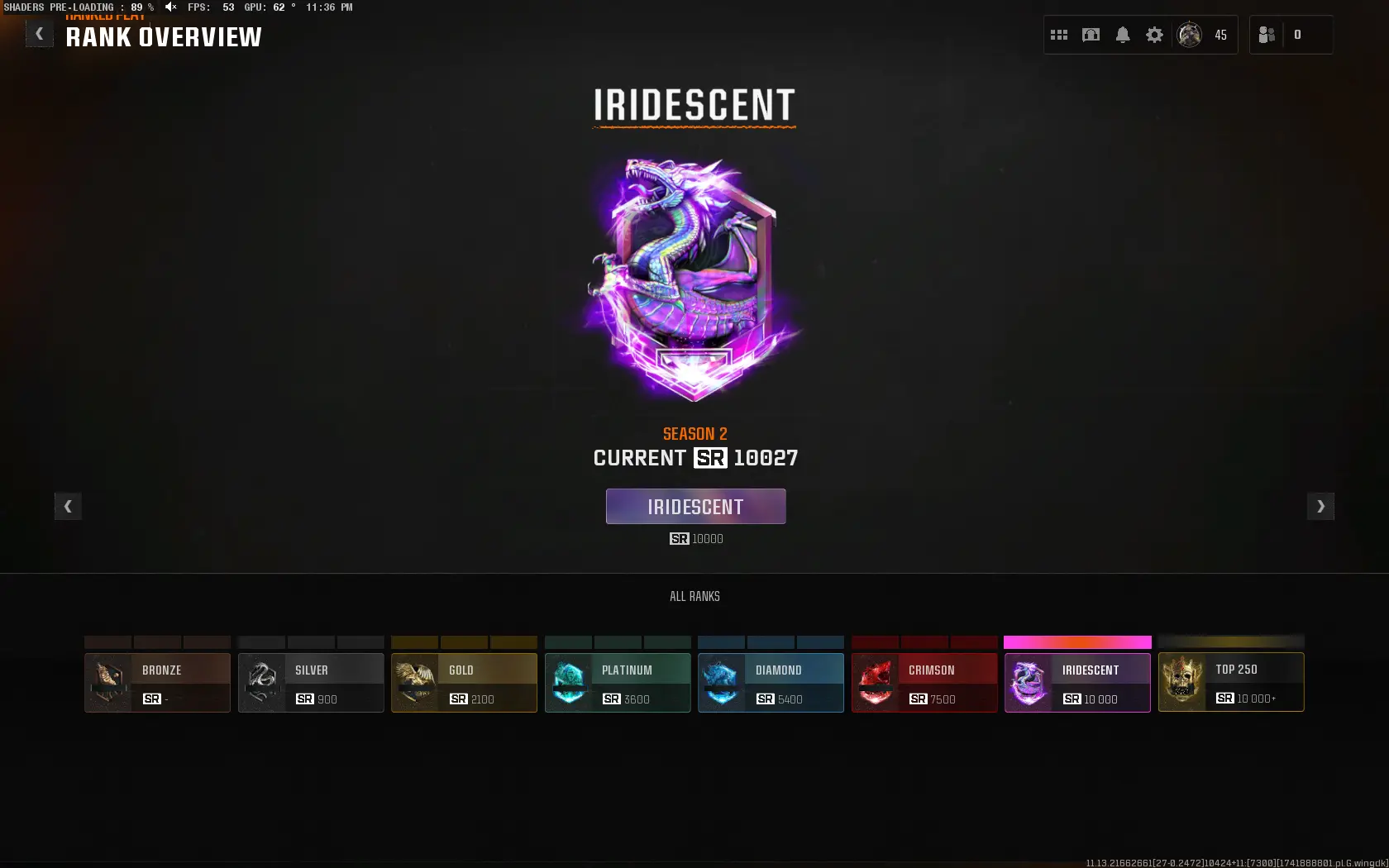This screenshot has width=1389, height=868.
Task: Toggle the Crimson rank card selection
Action: point(924,682)
